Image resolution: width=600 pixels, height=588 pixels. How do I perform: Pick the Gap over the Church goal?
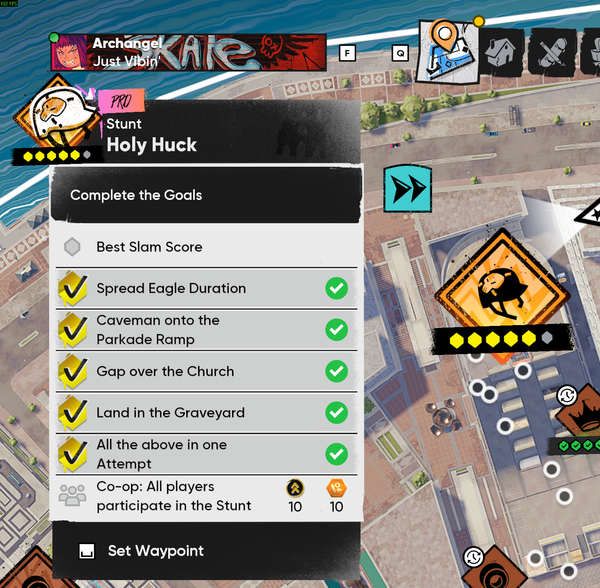[x=205, y=371]
